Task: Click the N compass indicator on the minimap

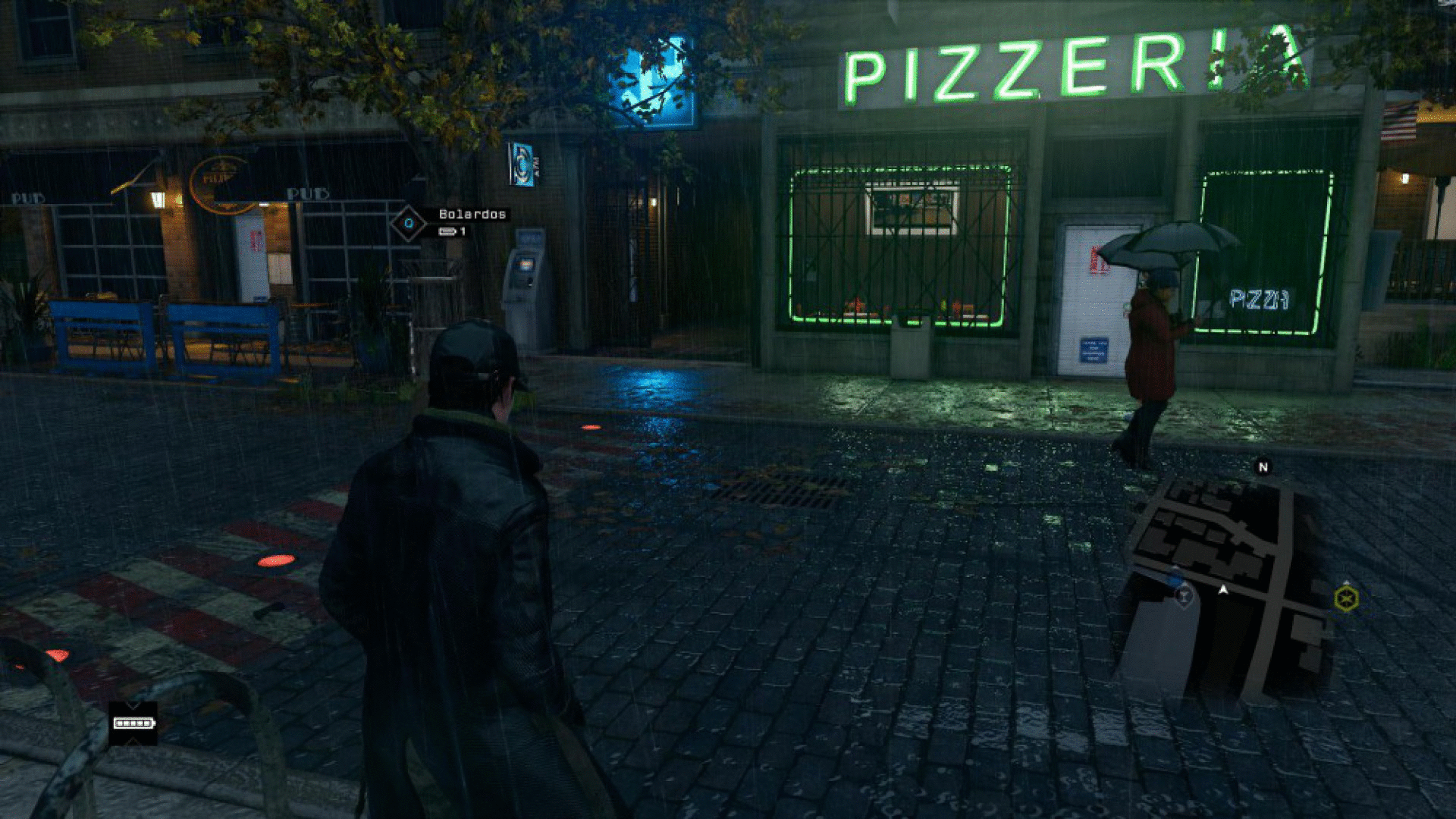Action: tap(1263, 467)
